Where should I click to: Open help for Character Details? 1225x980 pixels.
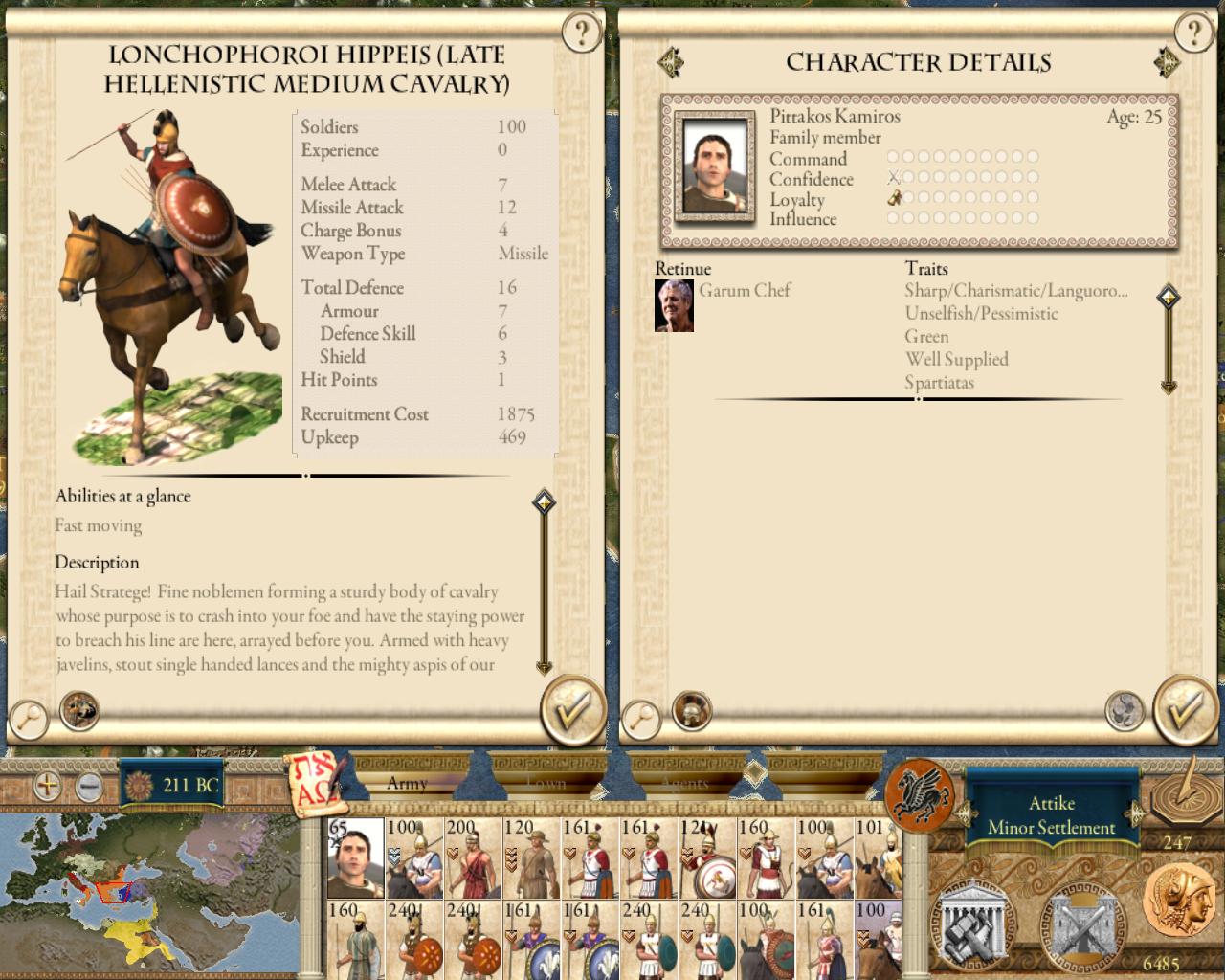pos(1192,34)
